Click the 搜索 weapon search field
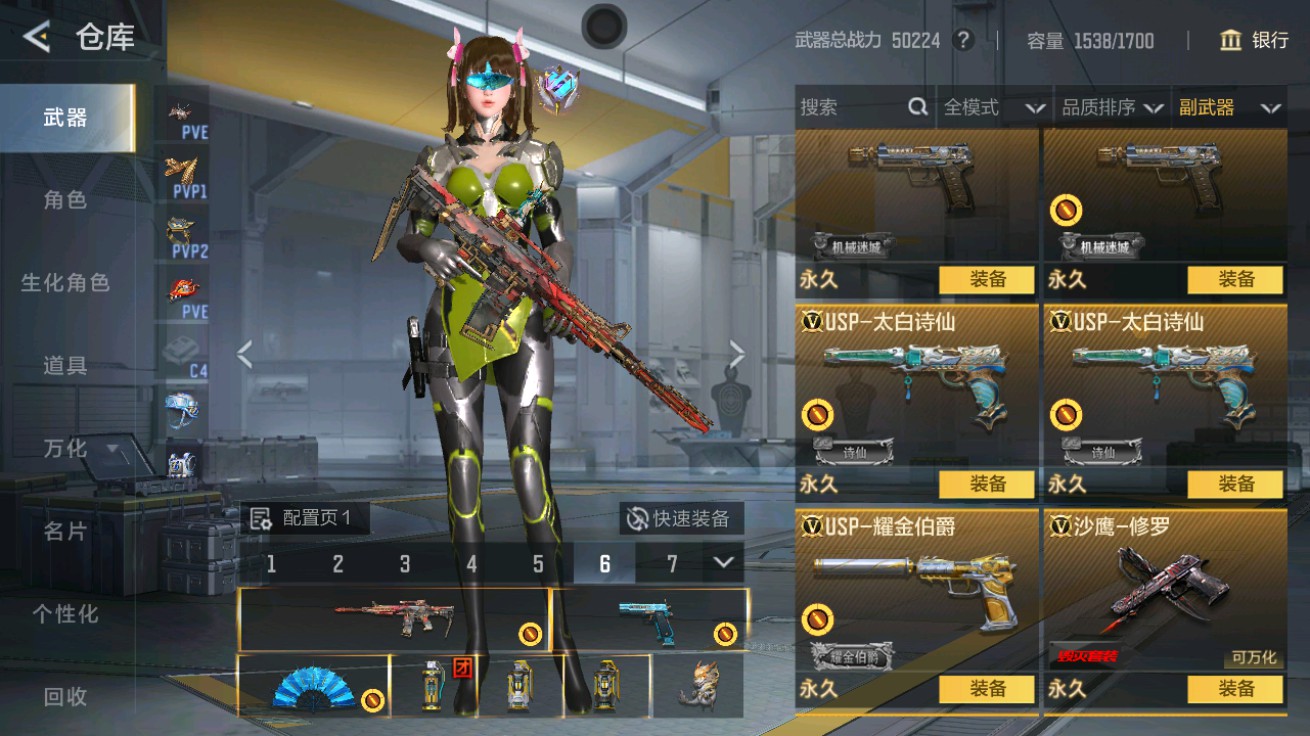Screen dimensions: 1310x736 [x=860, y=108]
